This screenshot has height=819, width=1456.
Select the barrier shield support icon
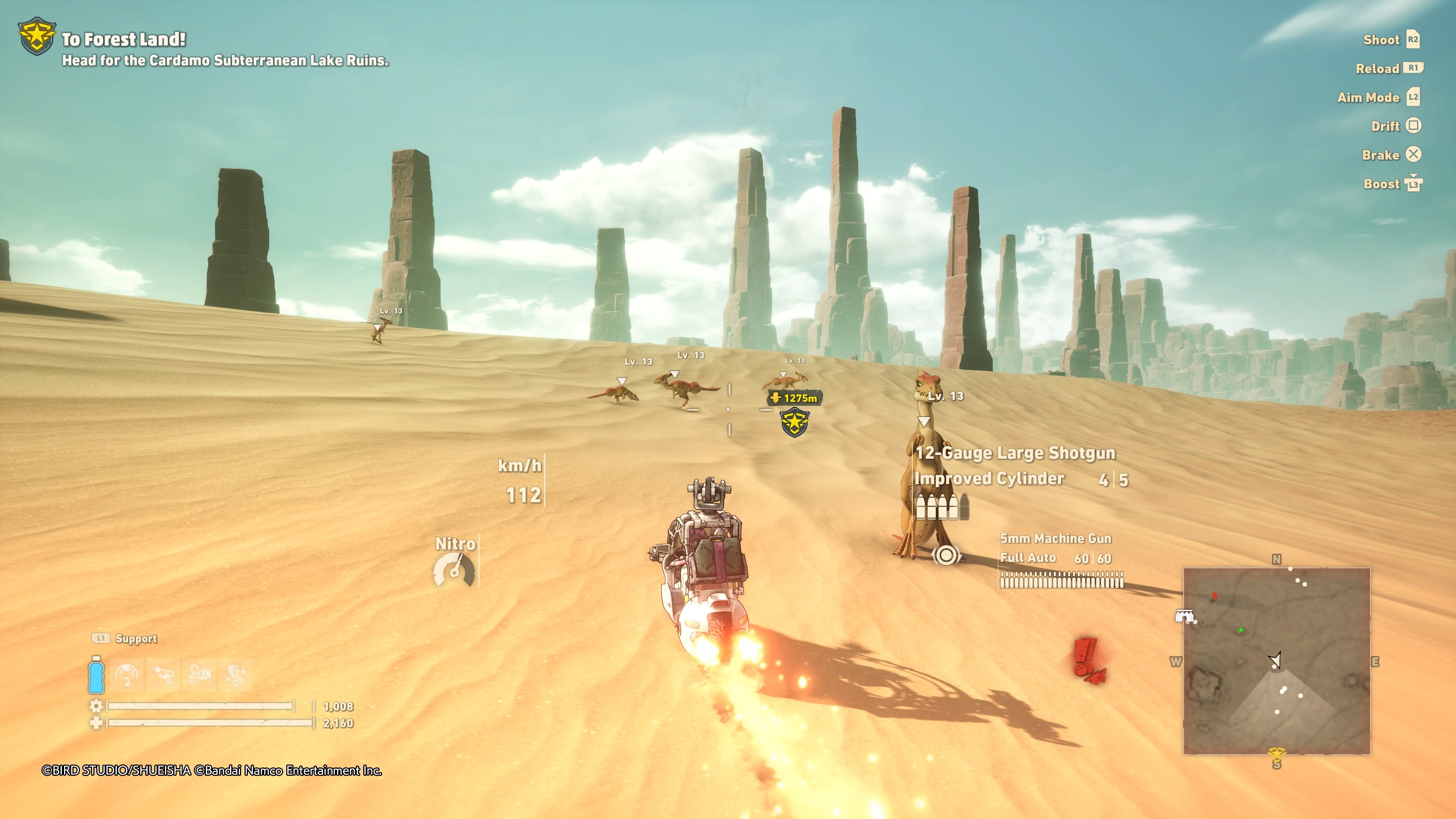click(x=127, y=675)
